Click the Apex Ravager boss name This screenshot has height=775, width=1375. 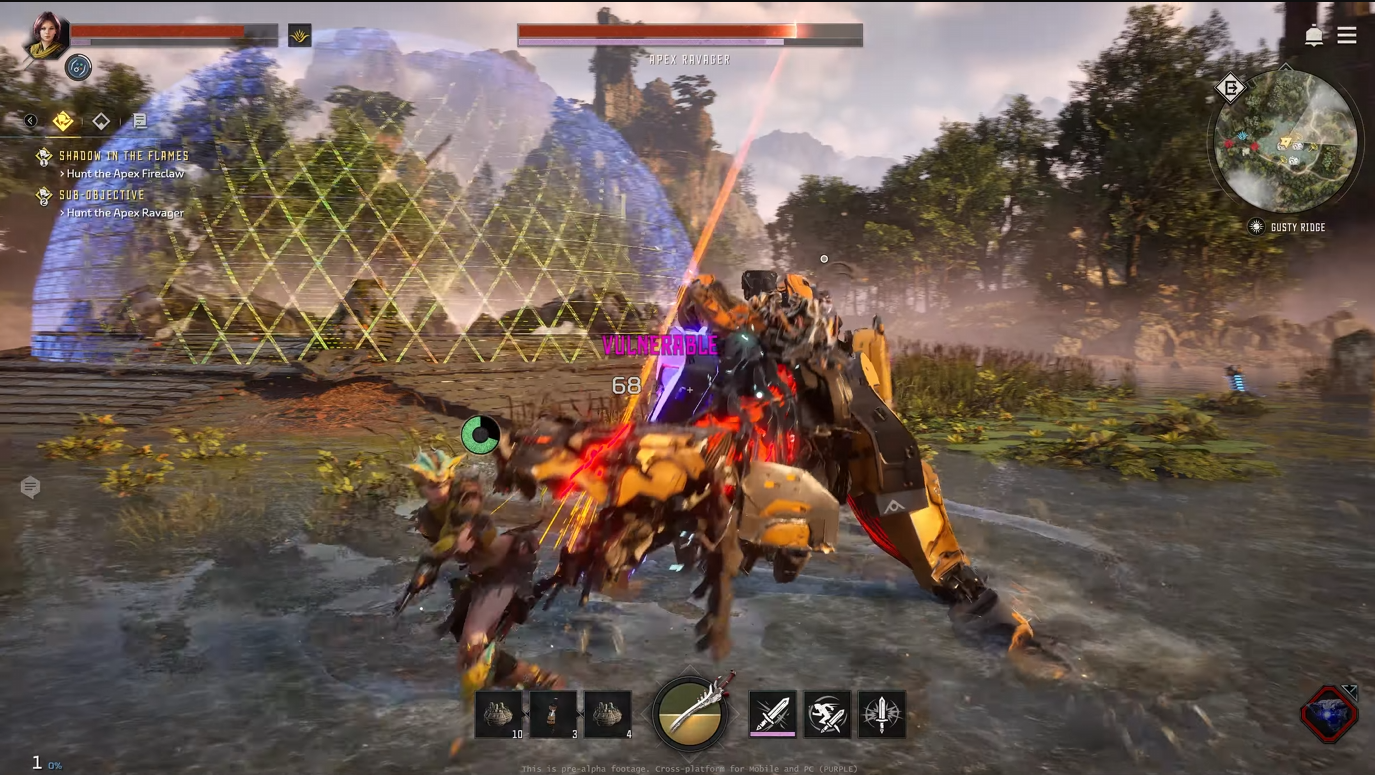(689, 59)
